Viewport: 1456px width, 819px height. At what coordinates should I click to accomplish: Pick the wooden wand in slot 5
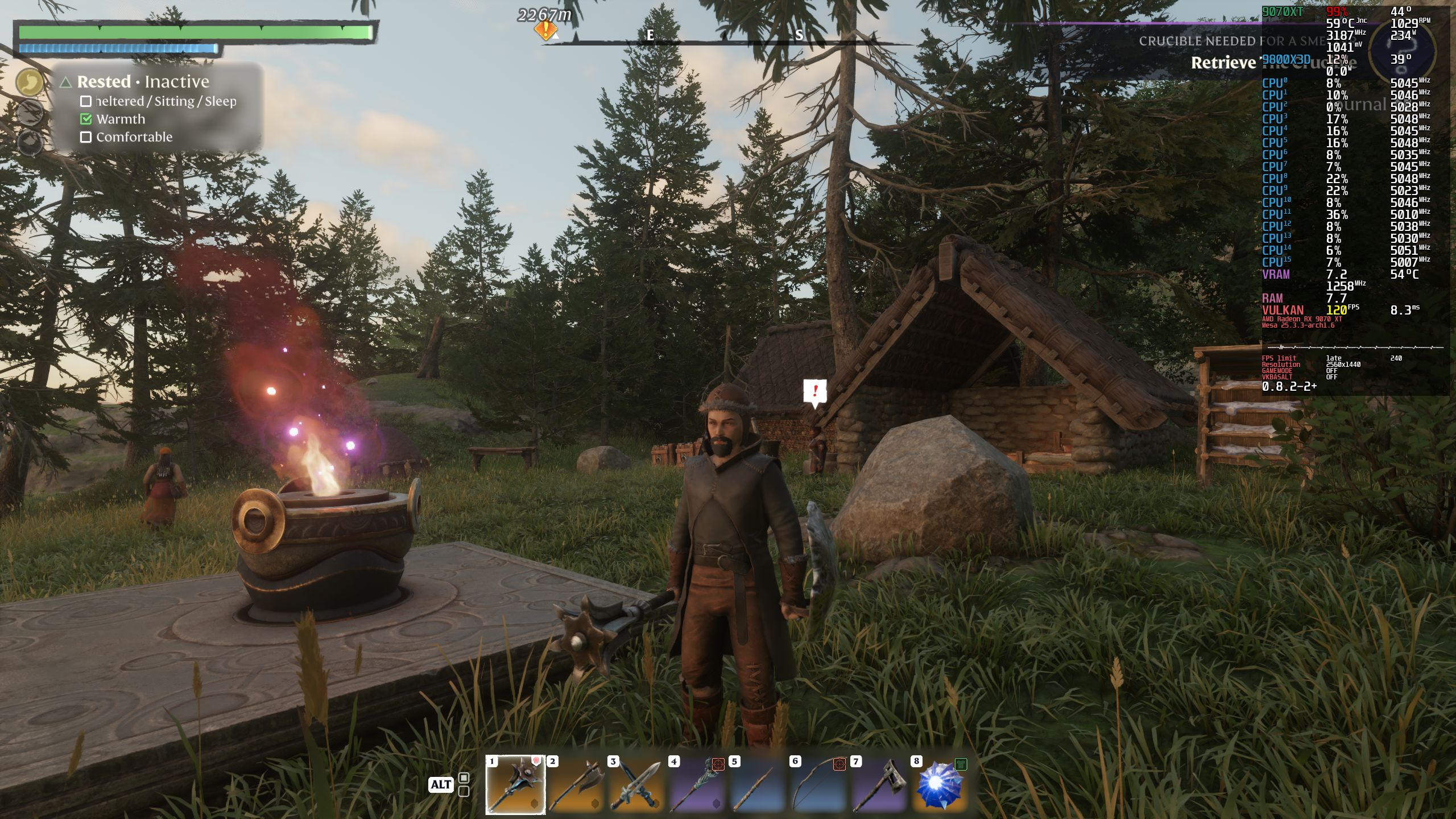pos(758,785)
